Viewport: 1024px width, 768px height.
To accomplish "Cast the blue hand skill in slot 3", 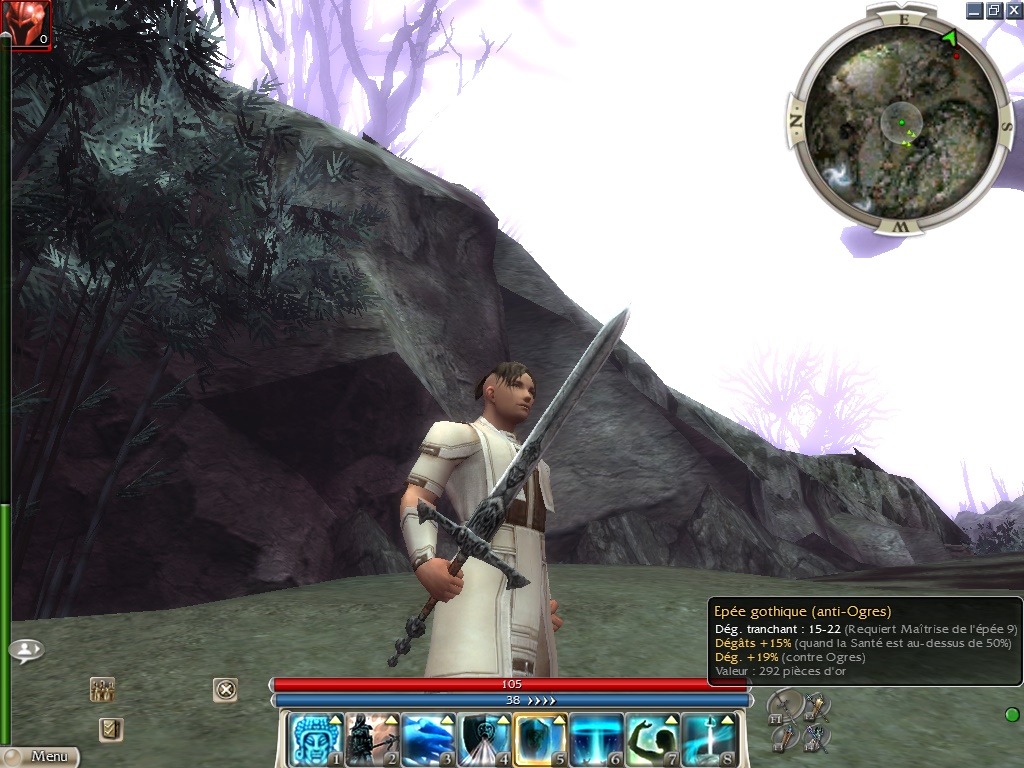I will tap(428, 740).
